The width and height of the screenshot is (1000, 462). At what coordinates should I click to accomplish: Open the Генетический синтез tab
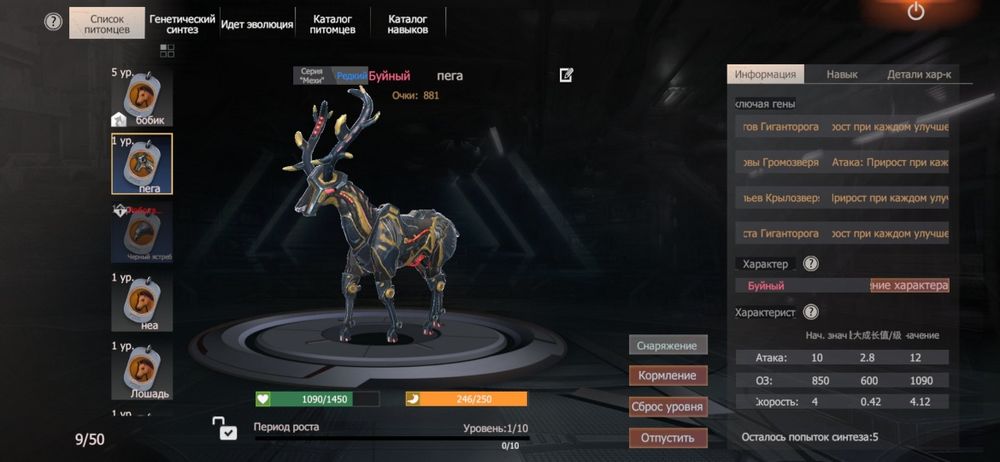click(x=182, y=23)
